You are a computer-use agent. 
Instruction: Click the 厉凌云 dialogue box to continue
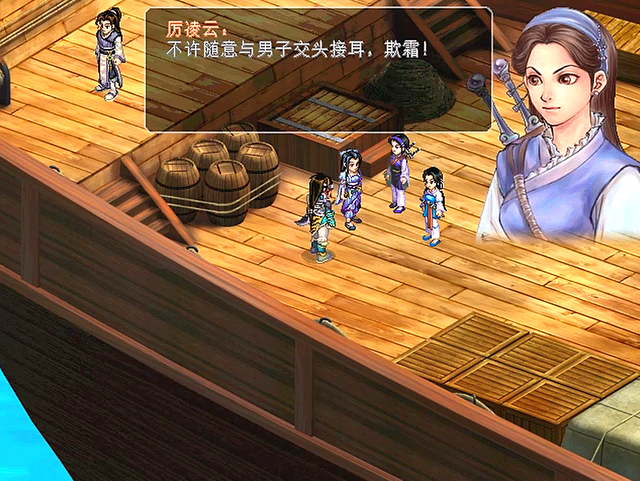point(318,70)
